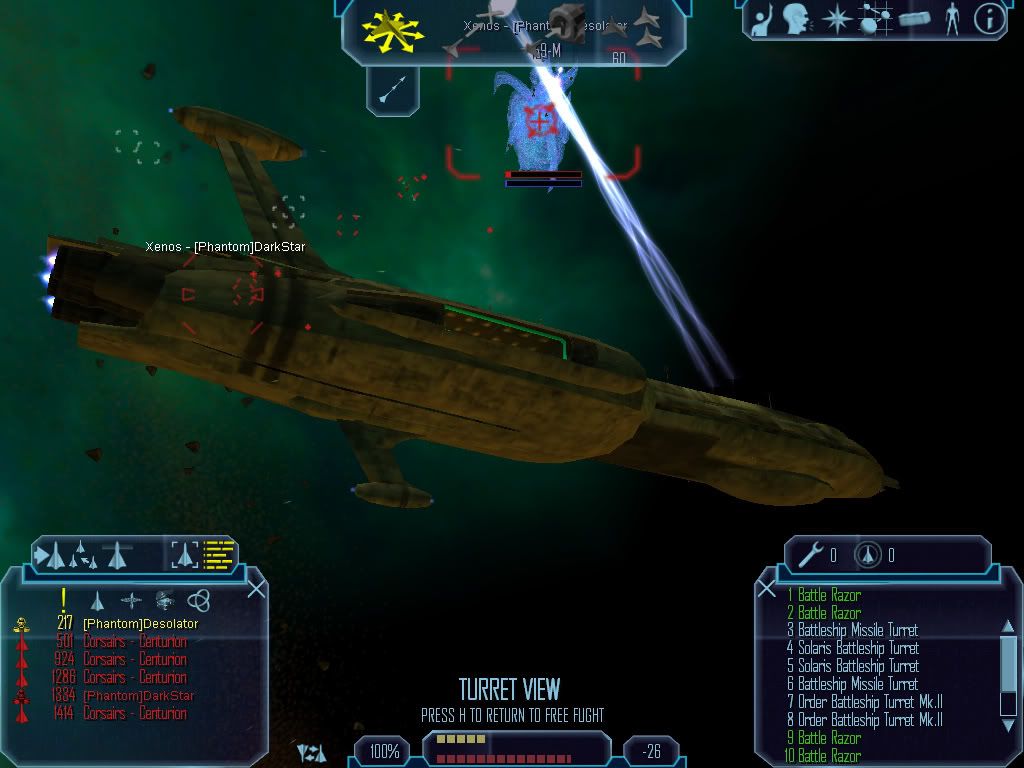Close the contact list panel
Viewport: 1024px width, 768px height.
tap(256, 589)
